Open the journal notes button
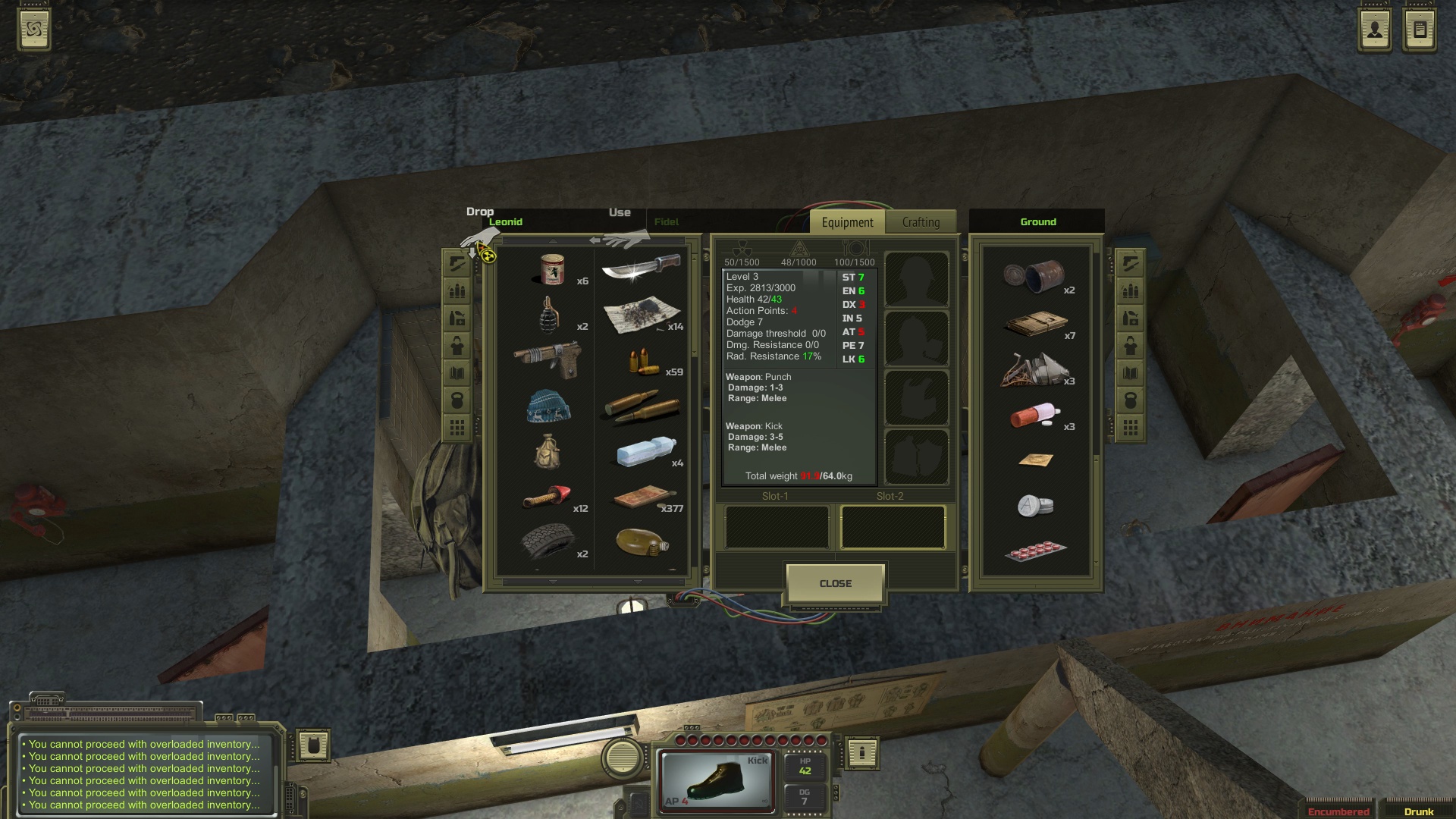Screen dimensions: 1456x819 point(1420,30)
